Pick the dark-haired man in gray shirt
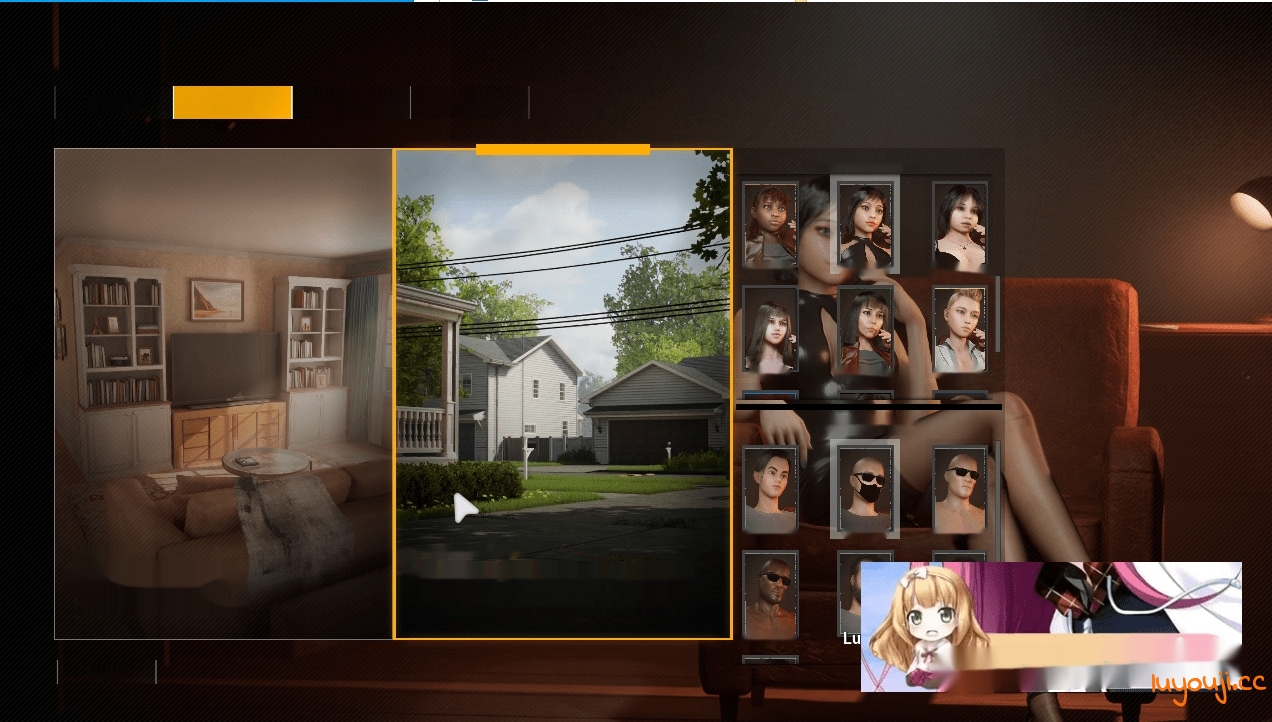 pyautogui.click(x=770, y=489)
